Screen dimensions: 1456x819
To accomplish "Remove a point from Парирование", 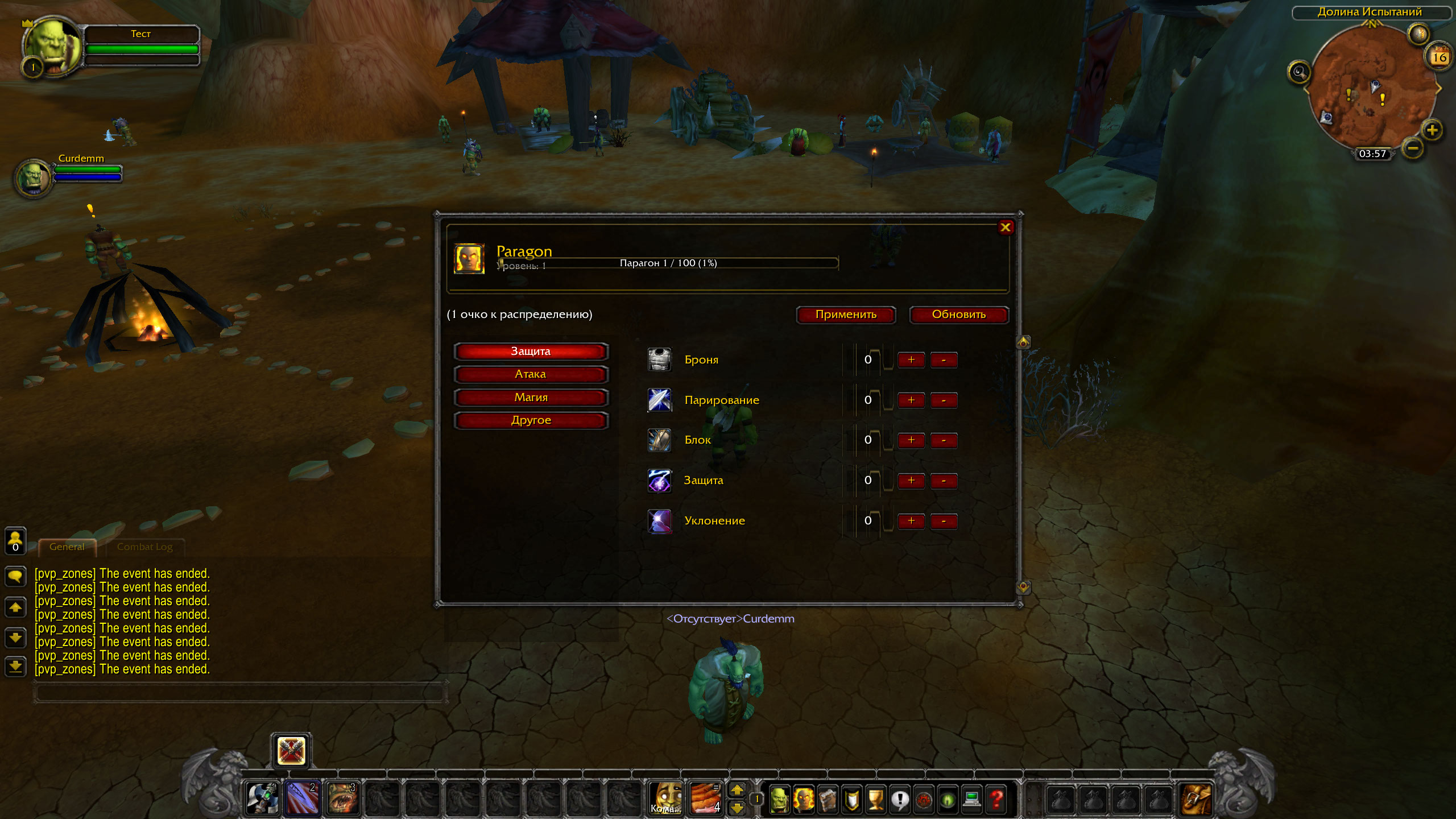I will click(x=944, y=400).
